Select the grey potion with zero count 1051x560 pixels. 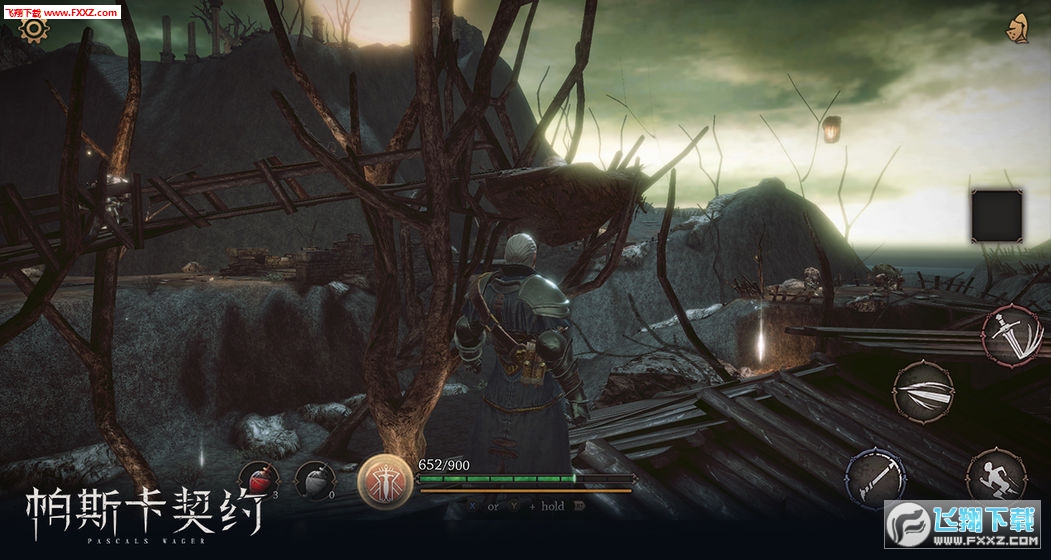pyautogui.click(x=316, y=482)
